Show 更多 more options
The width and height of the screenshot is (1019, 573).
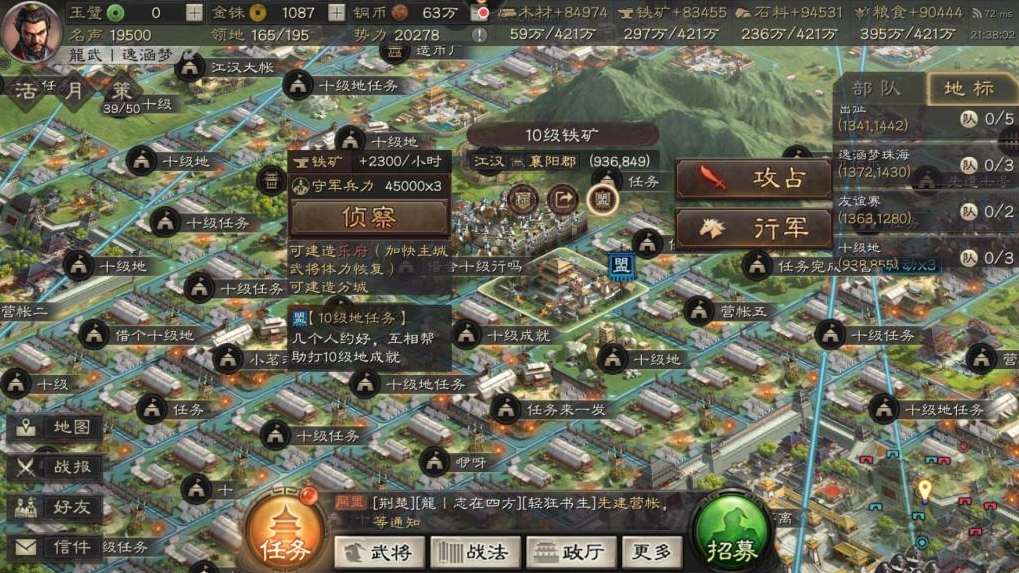(x=652, y=551)
